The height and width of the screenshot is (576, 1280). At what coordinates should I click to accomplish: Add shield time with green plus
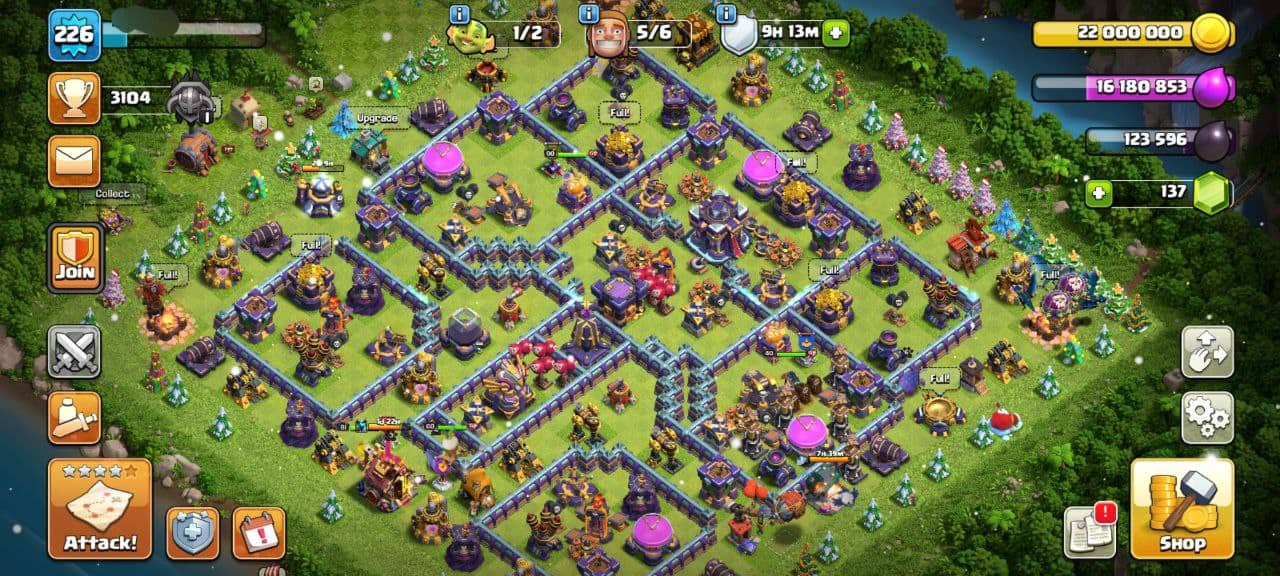836,33
